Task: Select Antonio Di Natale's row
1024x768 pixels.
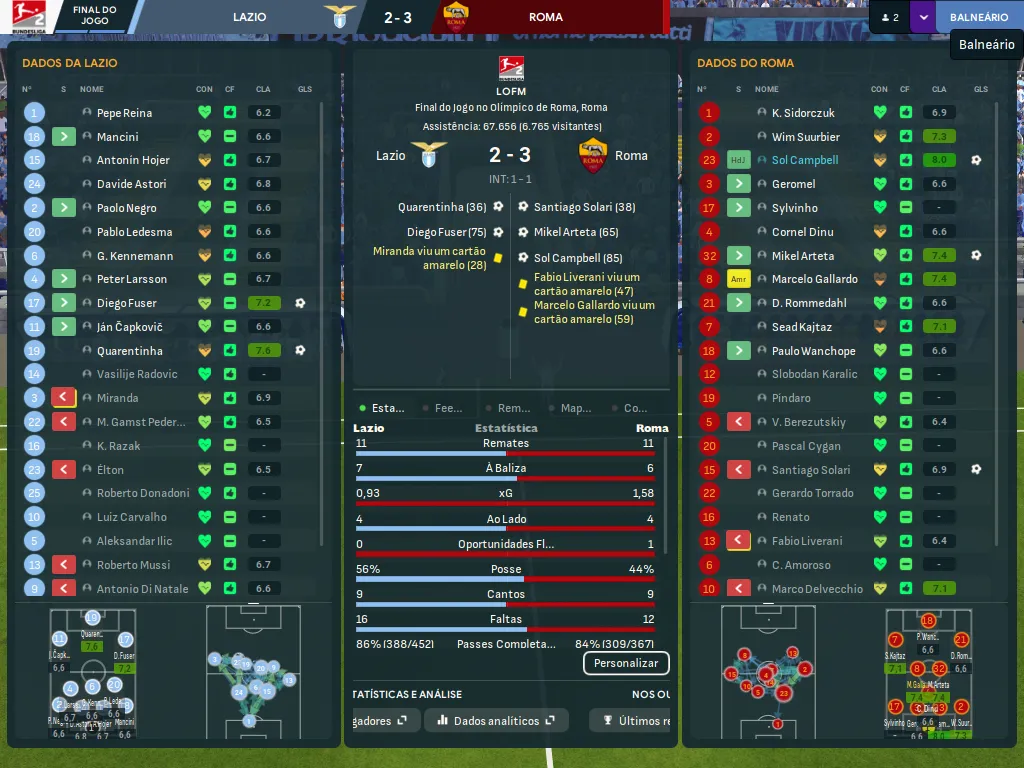Action: 142,589
